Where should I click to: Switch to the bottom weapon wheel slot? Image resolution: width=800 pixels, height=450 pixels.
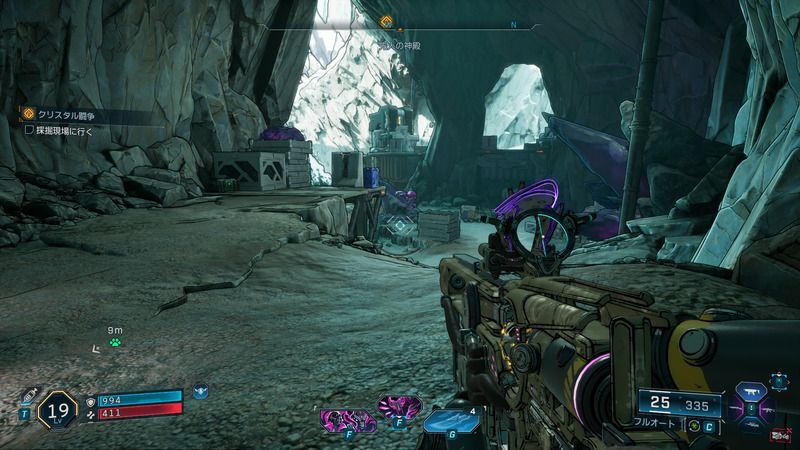pyautogui.click(x=752, y=425)
